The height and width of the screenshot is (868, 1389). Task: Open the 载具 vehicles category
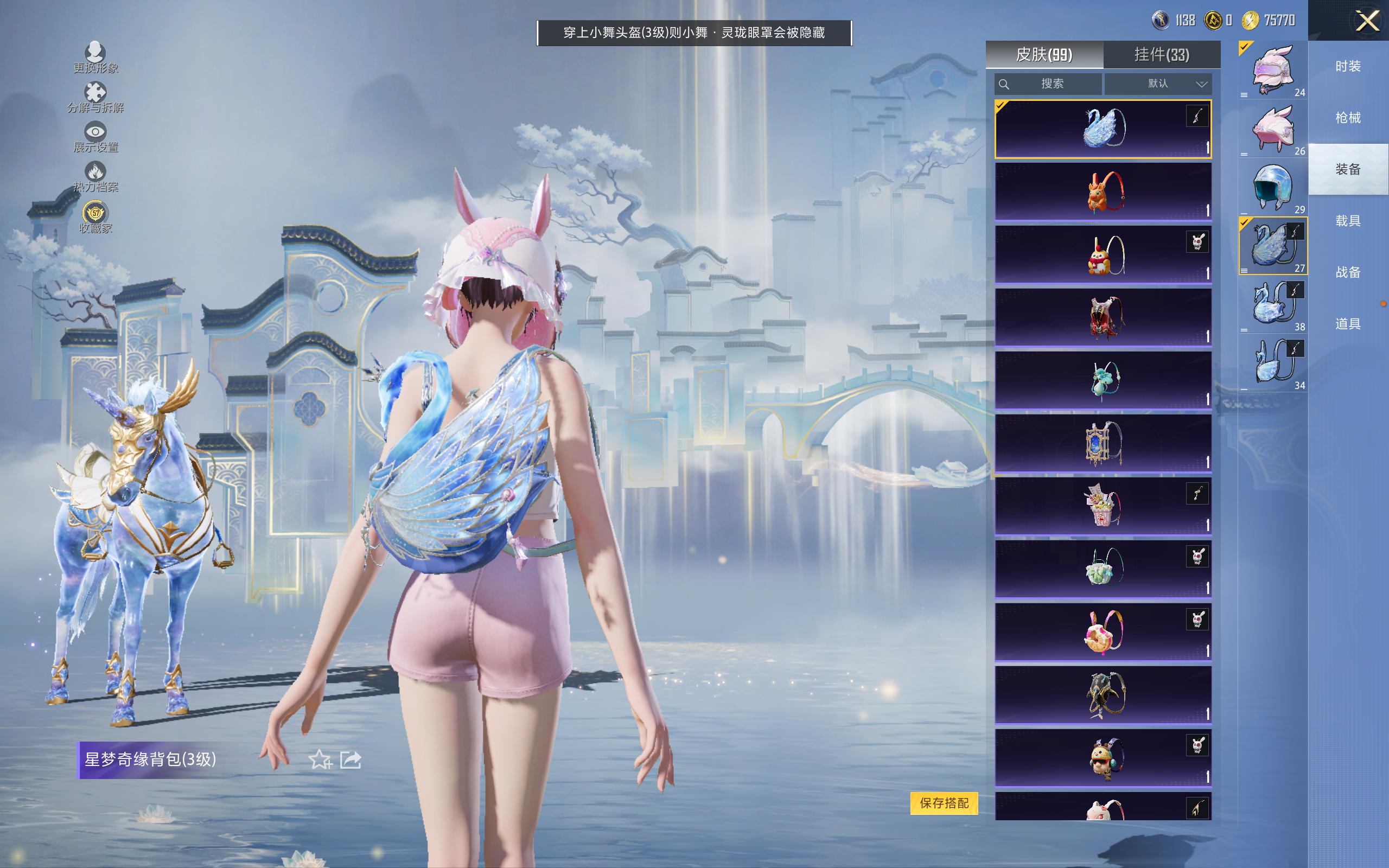(1348, 221)
